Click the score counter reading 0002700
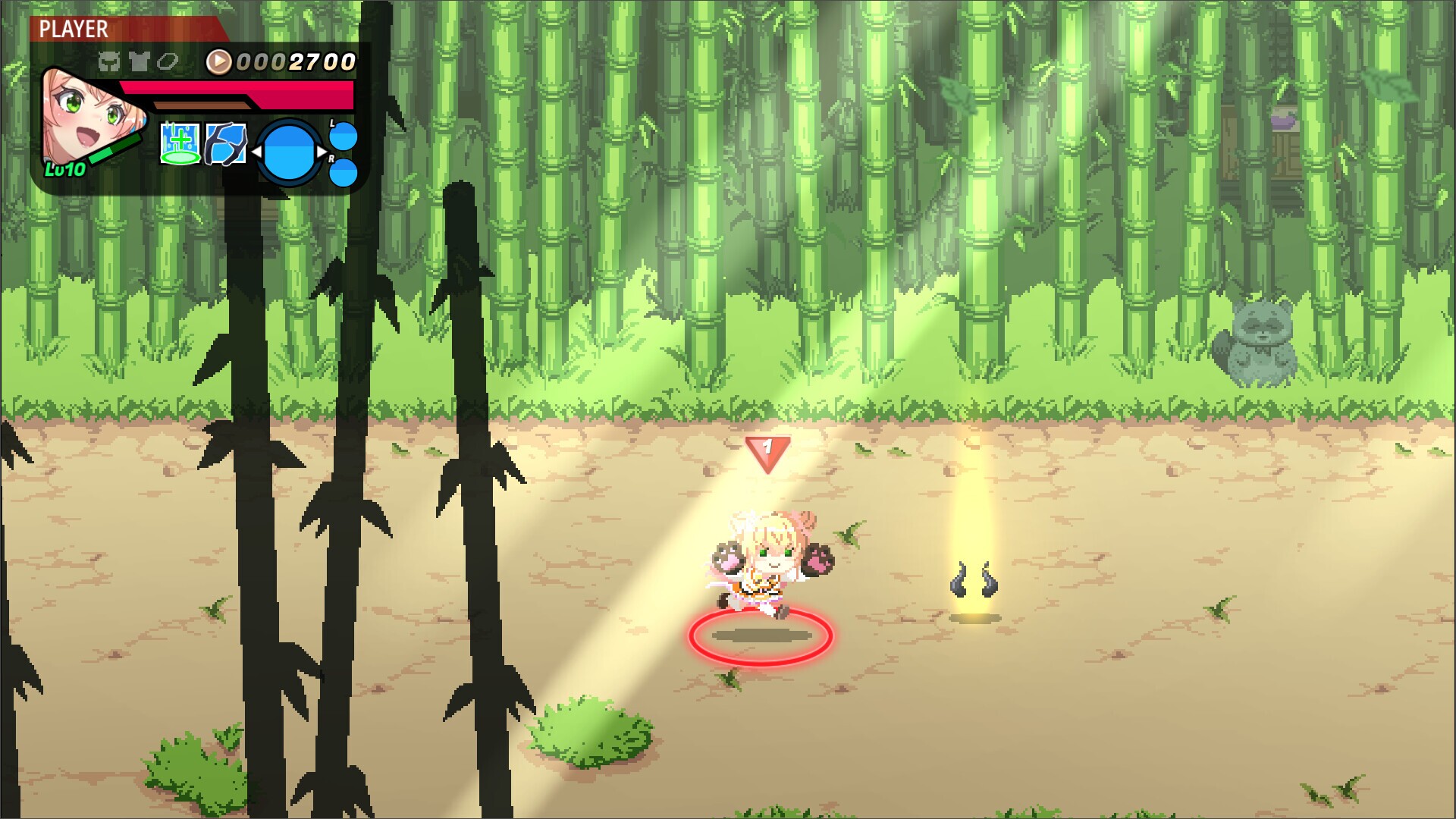1456x819 pixels. pos(296,61)
